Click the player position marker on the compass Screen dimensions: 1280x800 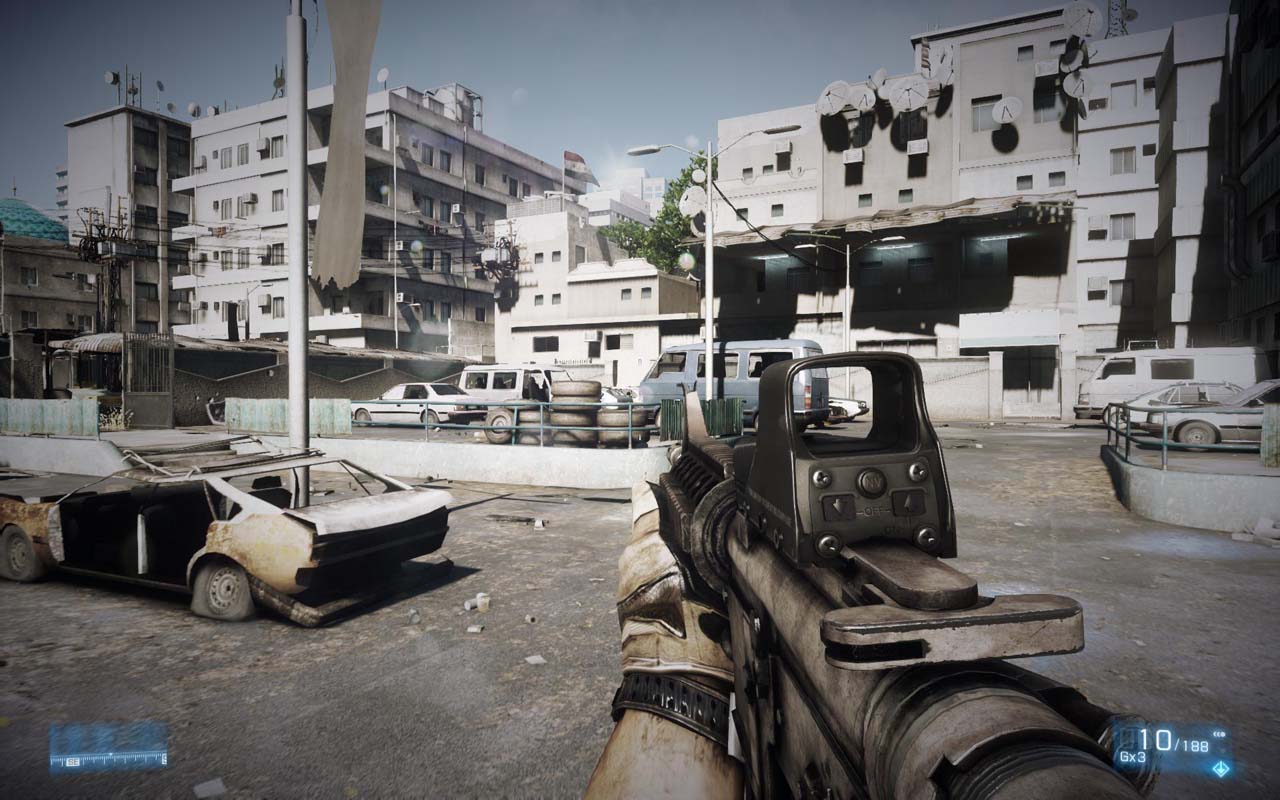111,753
